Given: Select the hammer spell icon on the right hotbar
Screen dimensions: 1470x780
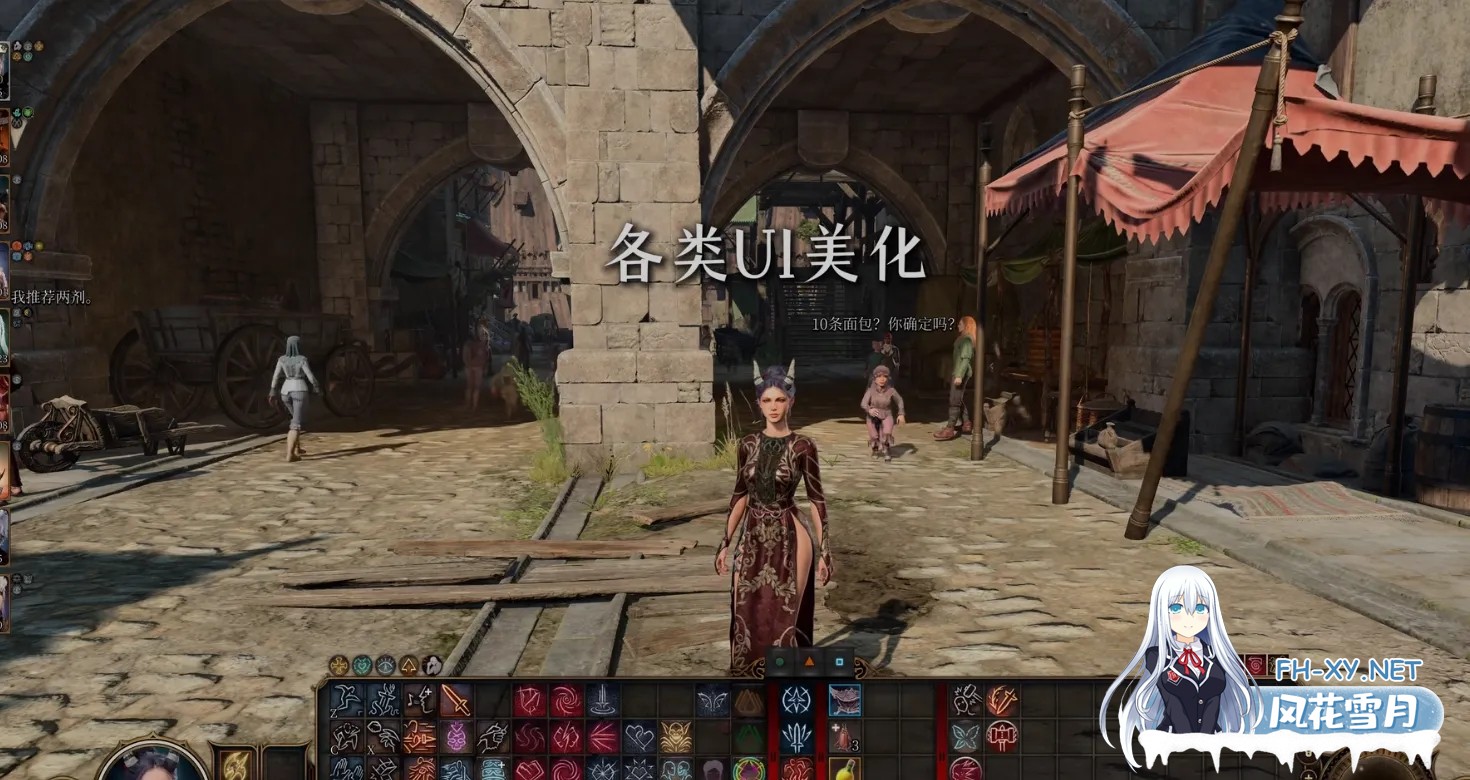Looking at the screenshot, I should point(1002,736).
